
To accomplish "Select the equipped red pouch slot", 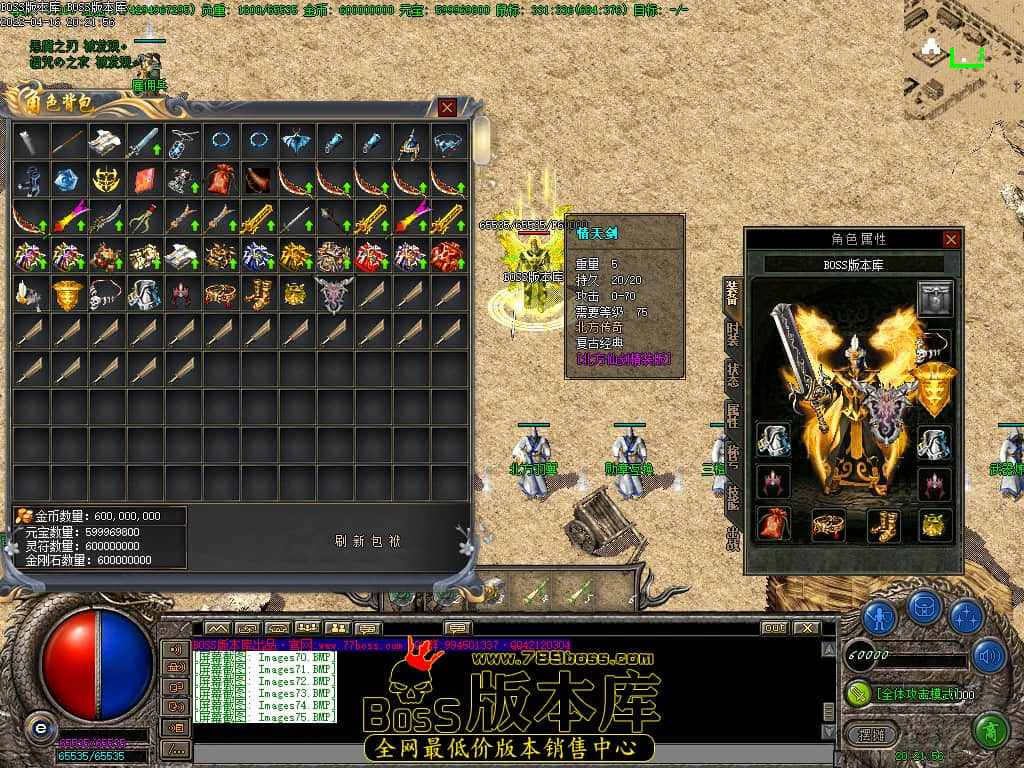I will 773,522.
